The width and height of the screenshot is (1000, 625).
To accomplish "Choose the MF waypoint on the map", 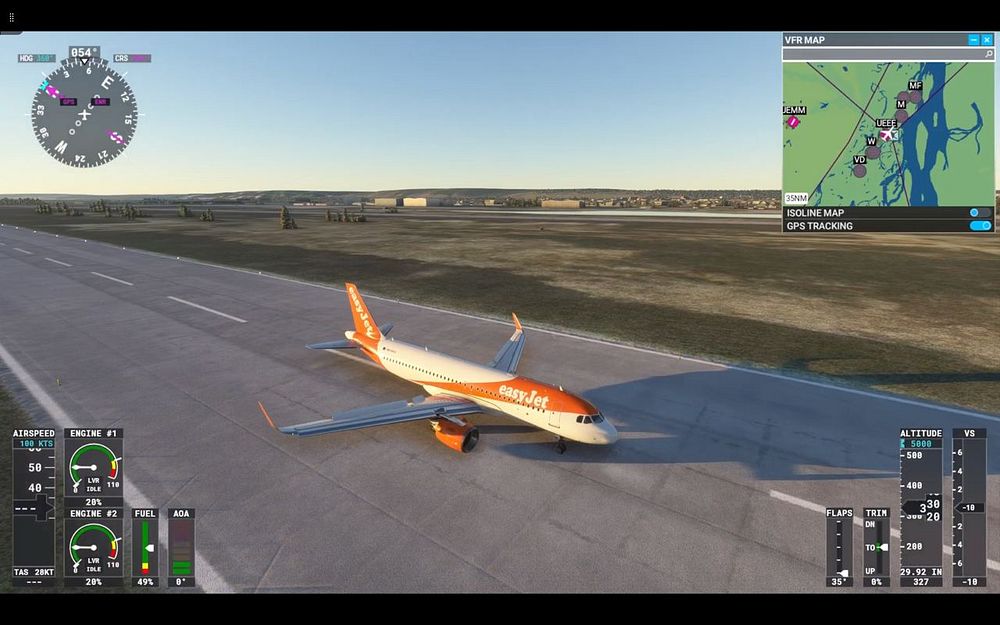I will pos(915,97).
